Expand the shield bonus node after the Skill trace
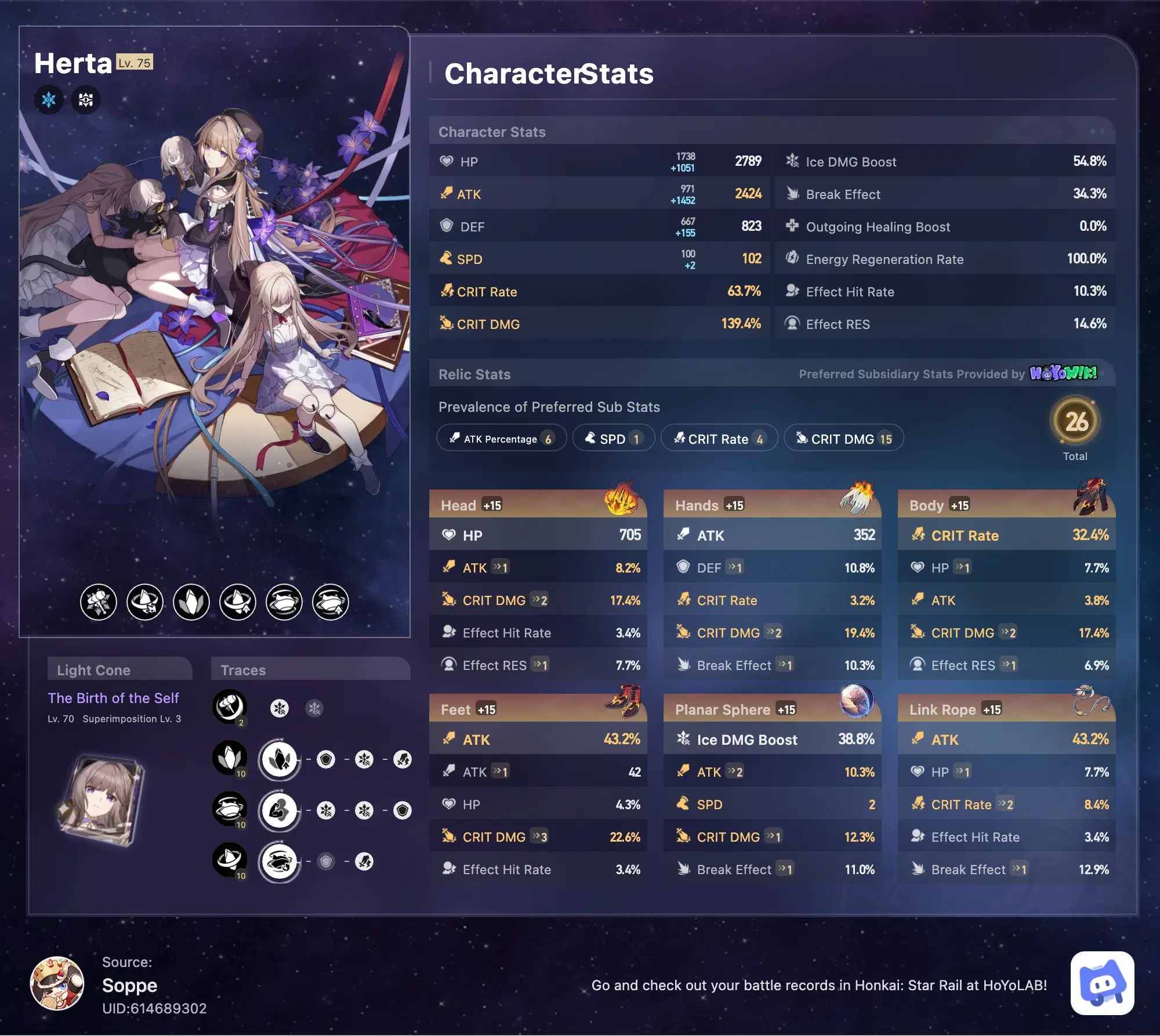The height and width of the screenshot is (1036, 1160). coord(326,758)
